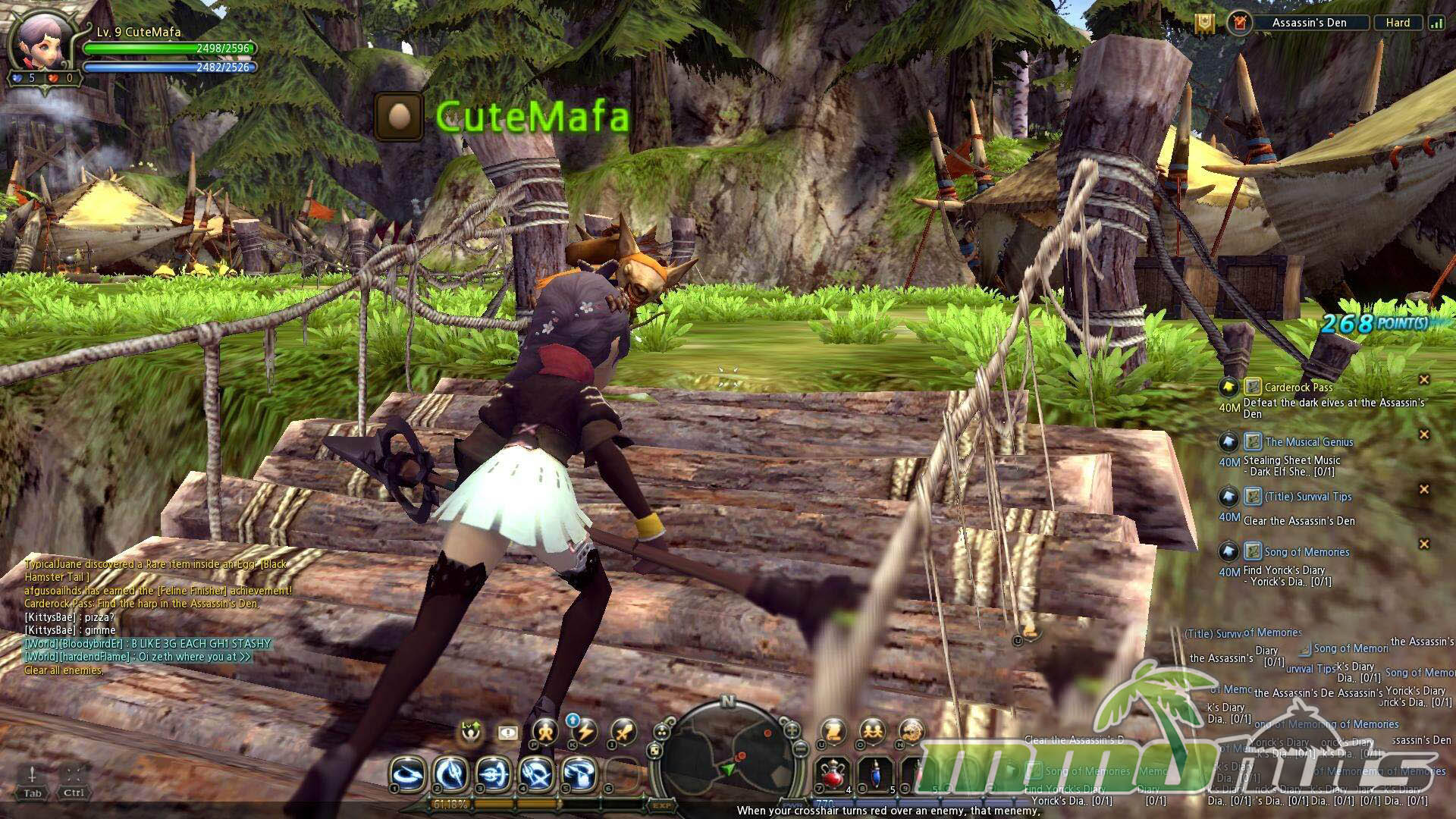Remove Carderock Pass quest from the tracker
The height and width of the screenshot is (819, 1456).
tap(1423, 380)
